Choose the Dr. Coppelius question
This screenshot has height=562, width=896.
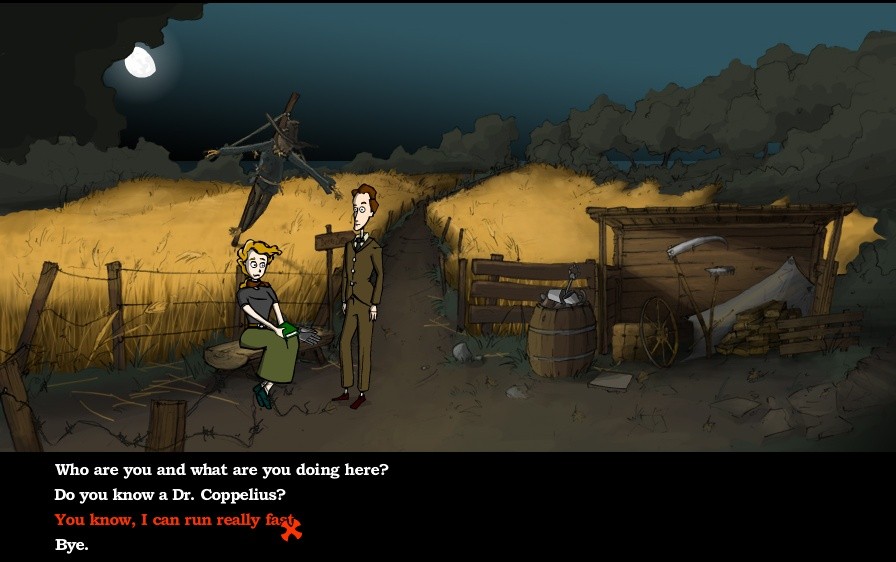tap(170, 495)
